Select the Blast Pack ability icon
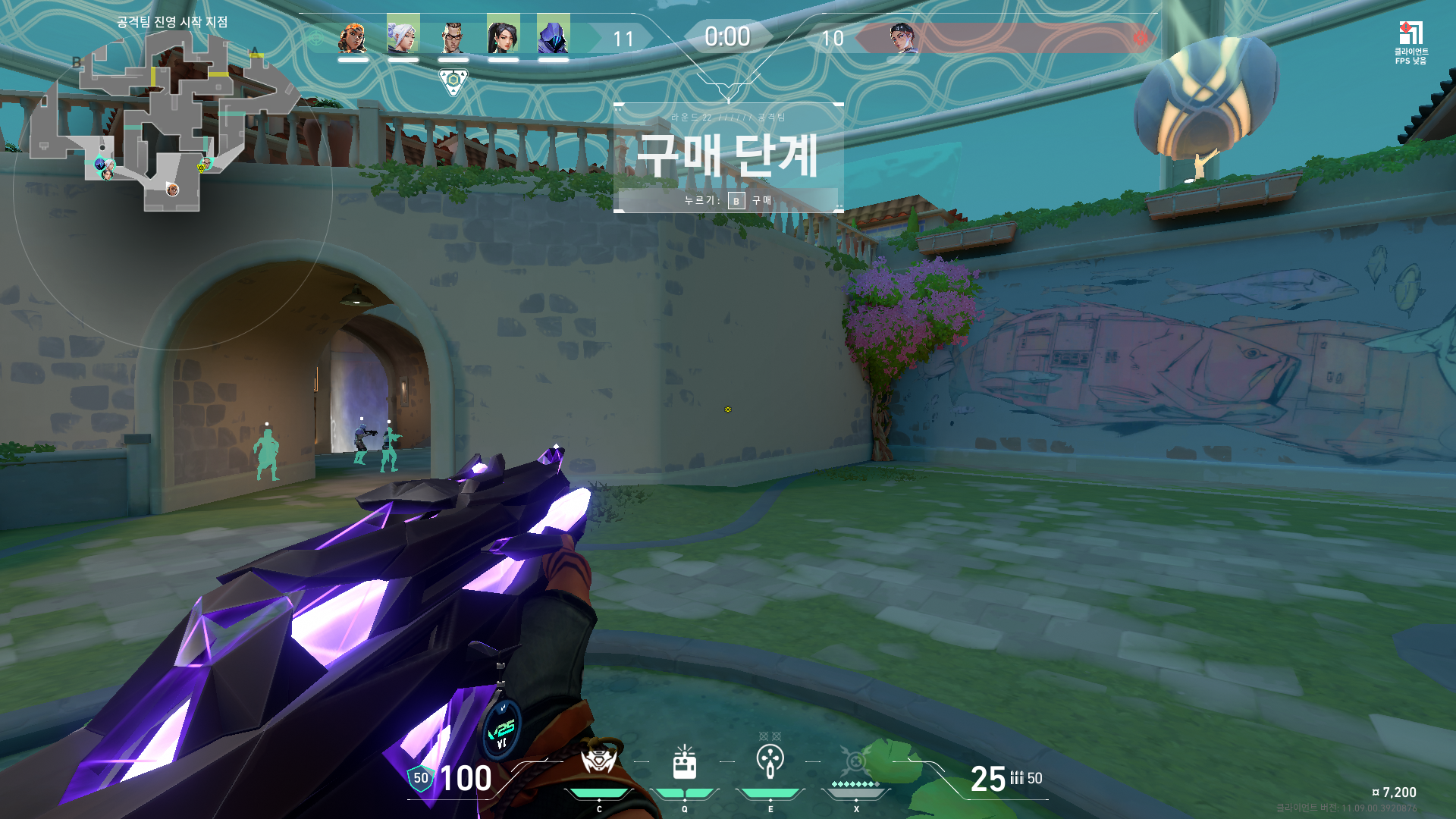The width and height of the screenshot is (1456, 819). [685, 763]
